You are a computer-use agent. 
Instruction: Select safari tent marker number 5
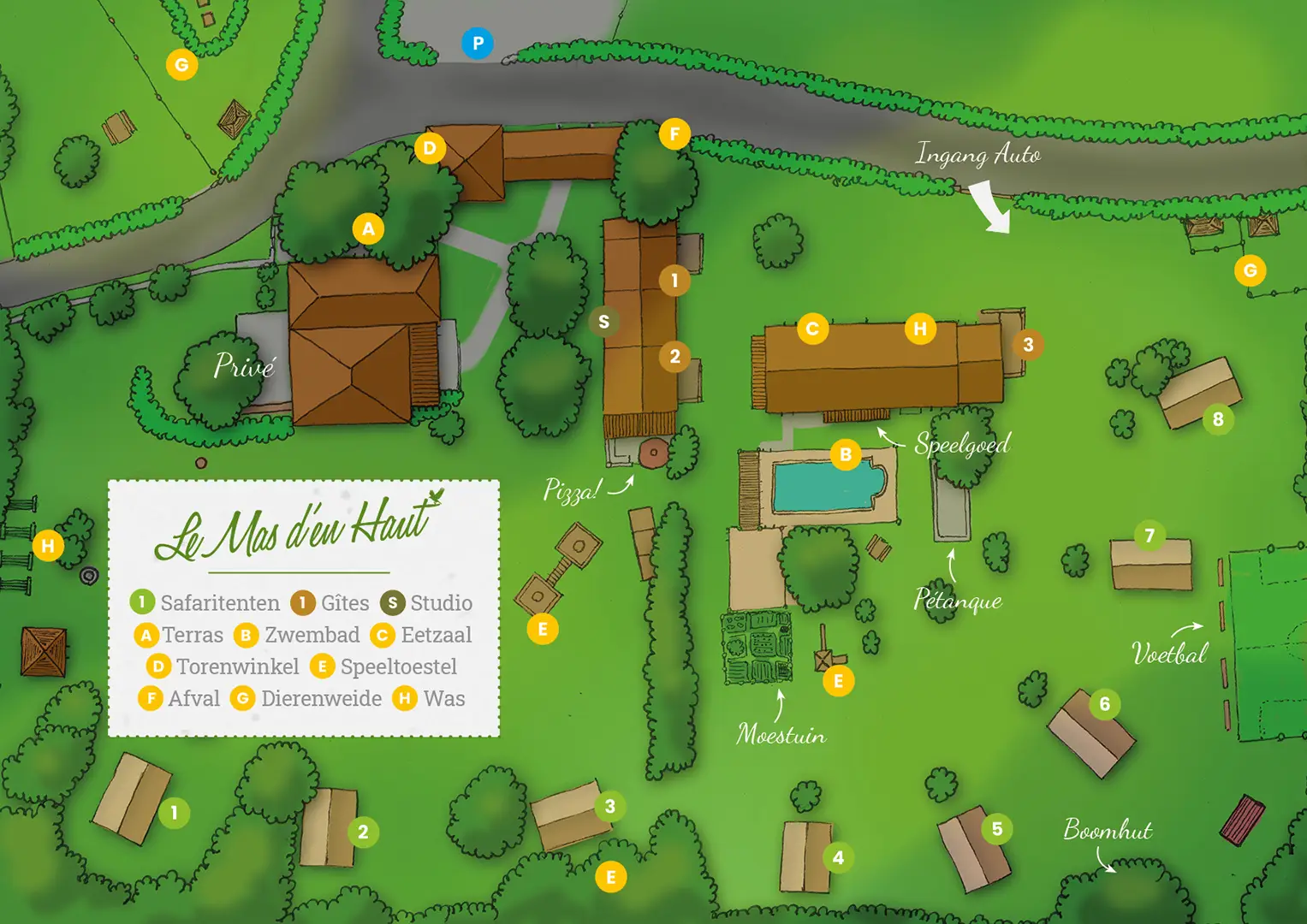coord(997,828)
